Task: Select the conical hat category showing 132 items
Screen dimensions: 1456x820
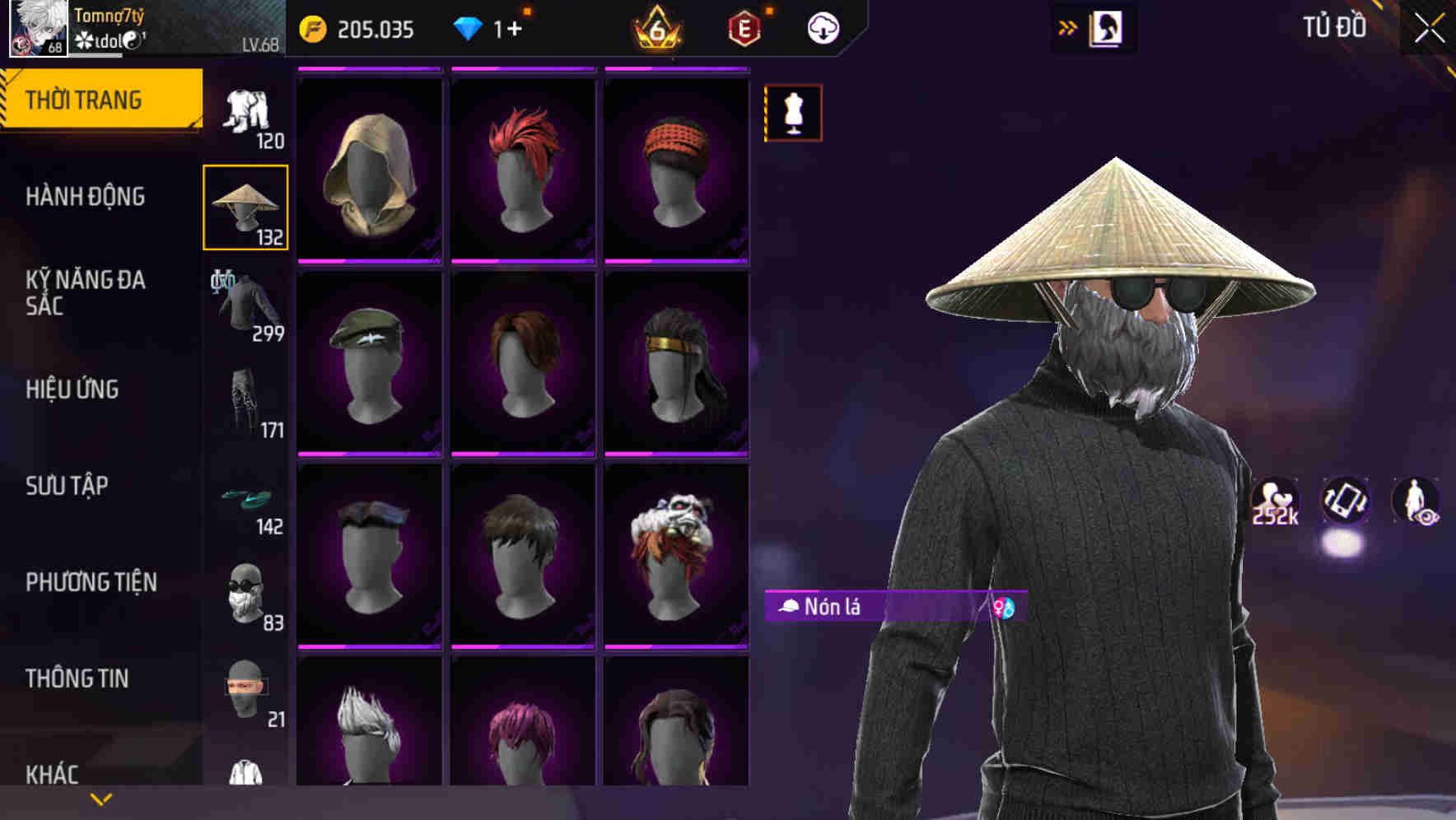Action: click(245, 206)
